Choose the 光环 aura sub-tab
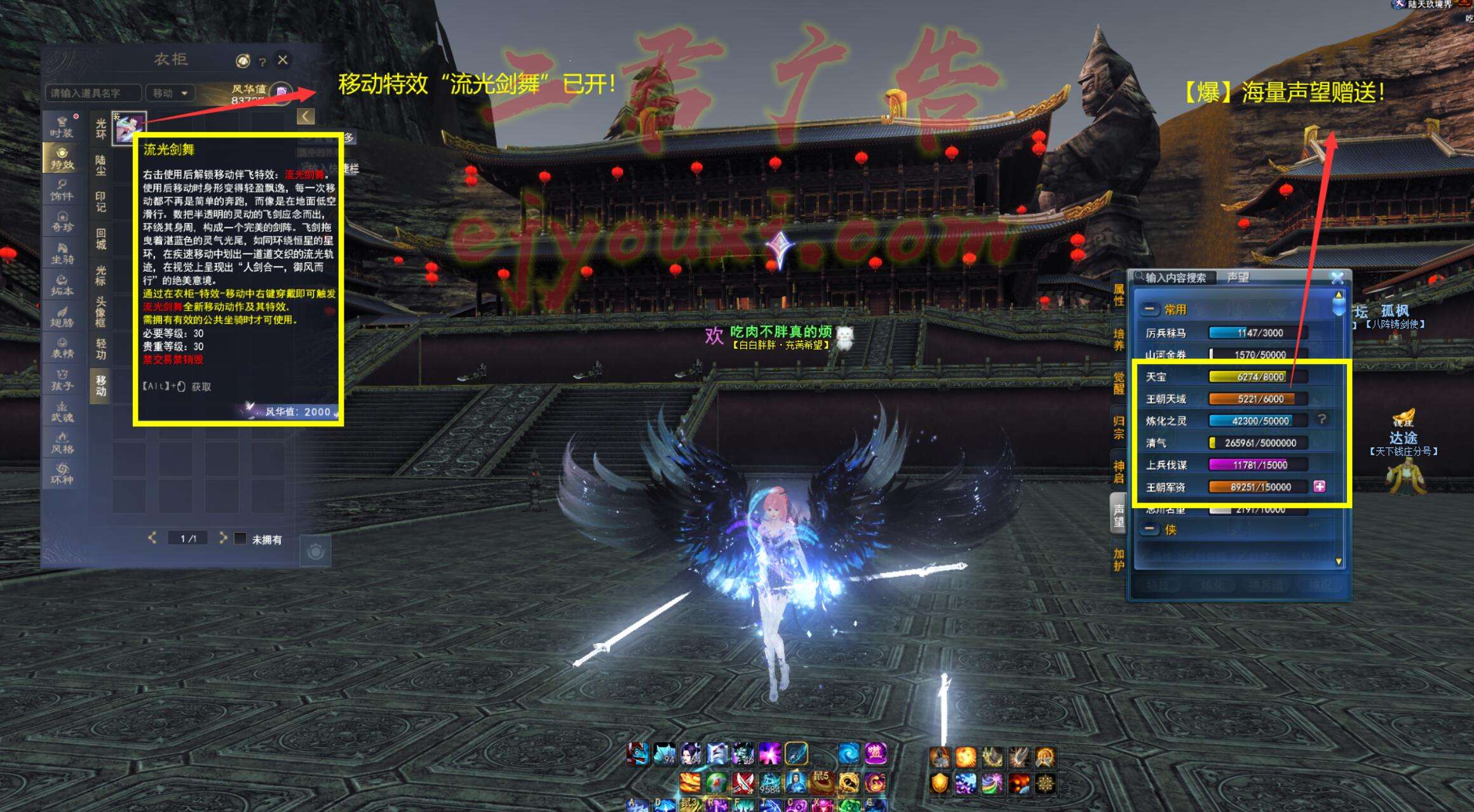 click(x=100, y=129)
